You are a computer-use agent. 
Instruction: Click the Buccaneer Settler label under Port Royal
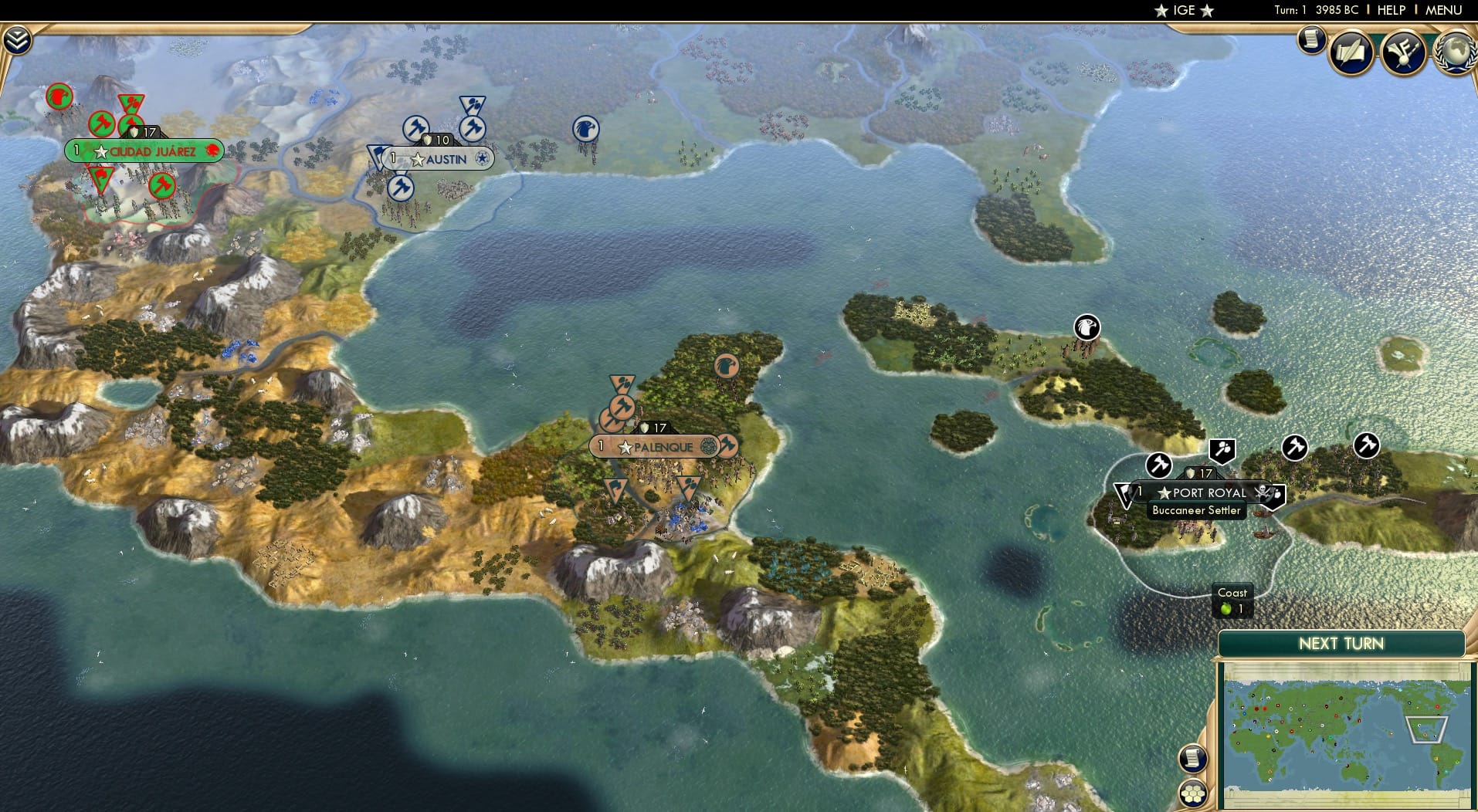click(1197, 510)
